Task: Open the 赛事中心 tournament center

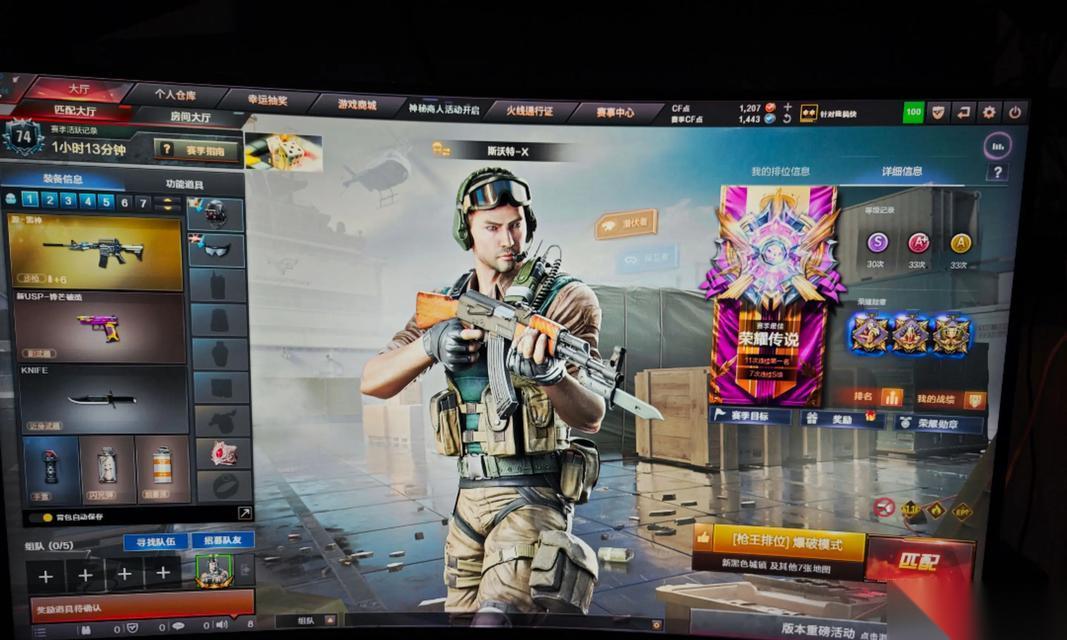Action: click(x=615, y=112)
